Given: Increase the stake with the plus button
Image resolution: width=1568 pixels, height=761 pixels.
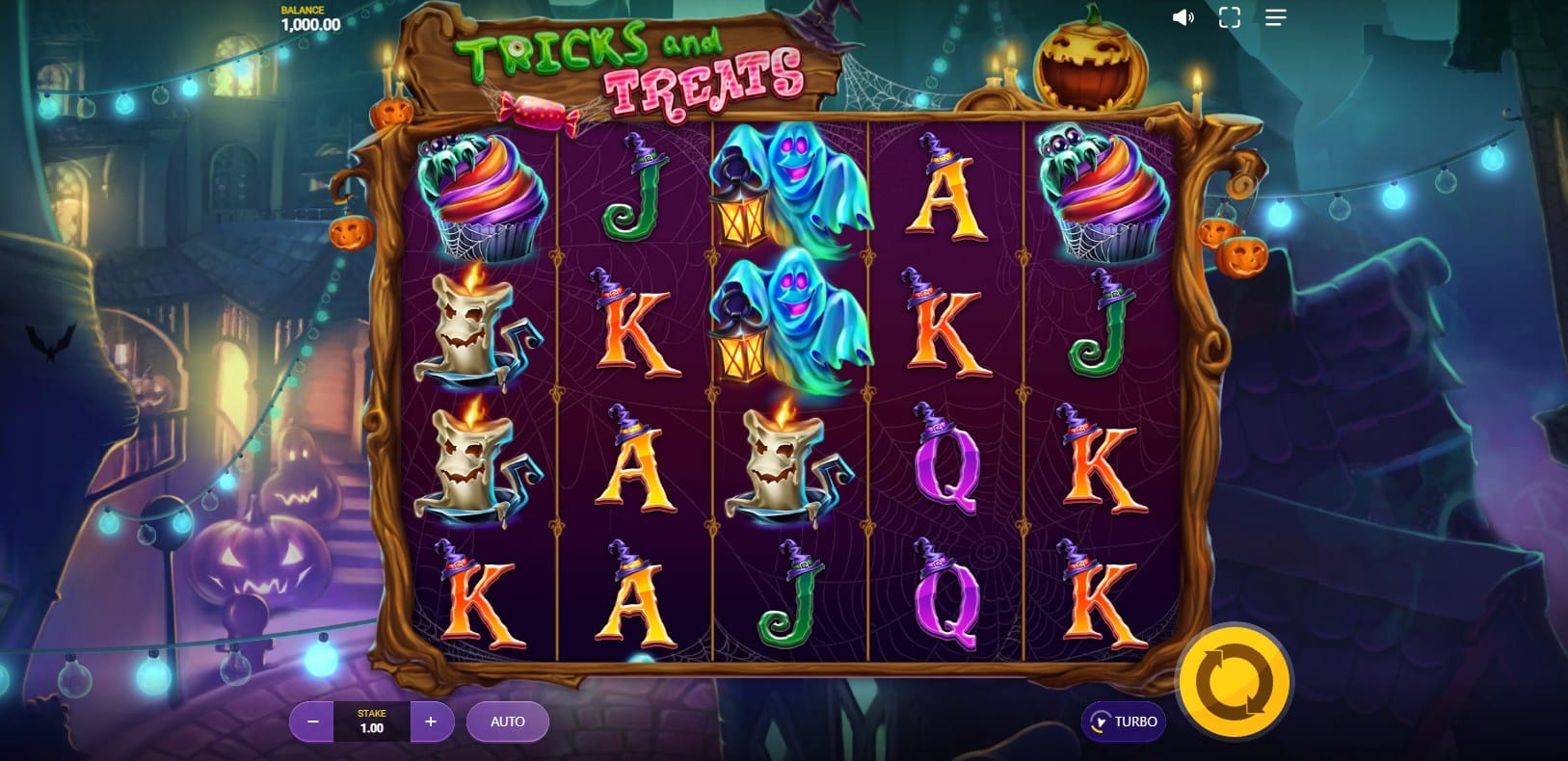Looking at the screenshot, I should [431, 722].
